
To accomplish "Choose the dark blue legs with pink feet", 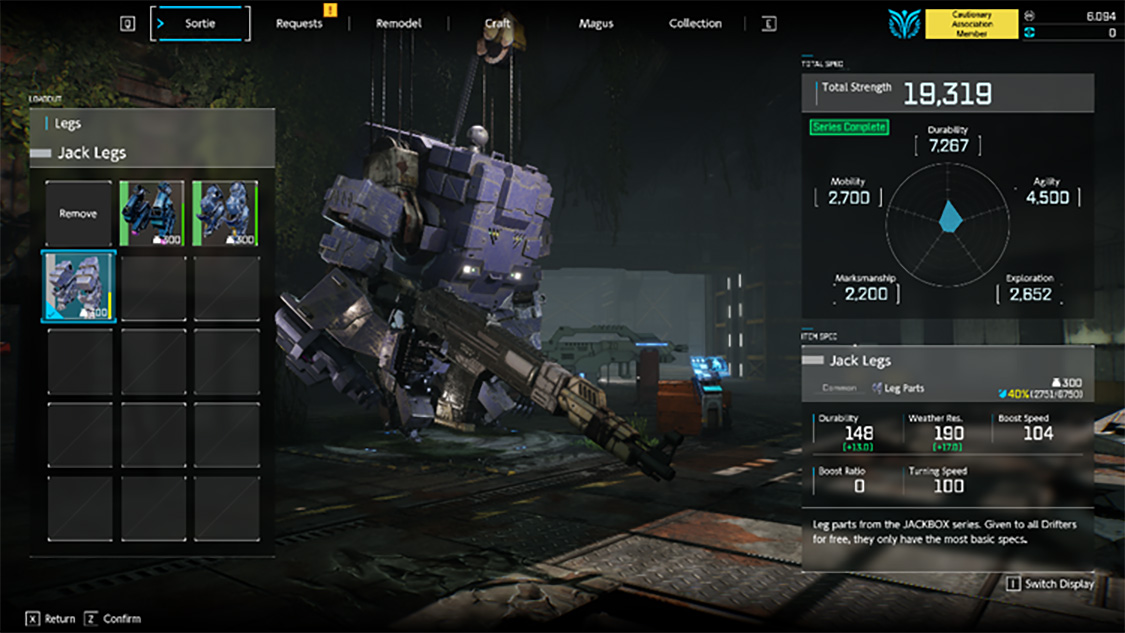I will coord(152,213).
